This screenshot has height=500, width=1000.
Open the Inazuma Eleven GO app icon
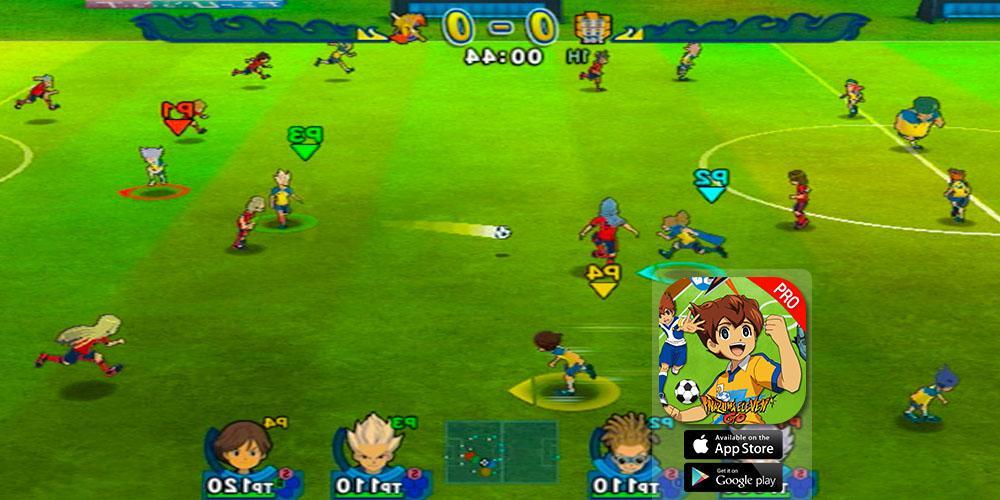tap(731, 348)
